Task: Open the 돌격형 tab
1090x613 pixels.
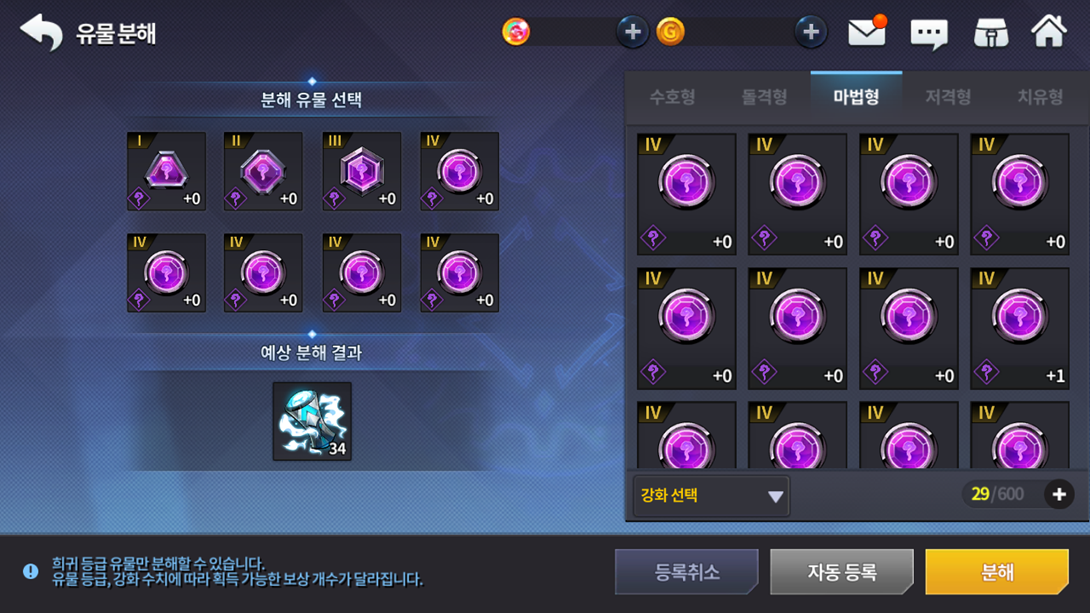Action: tap(764, 97)
